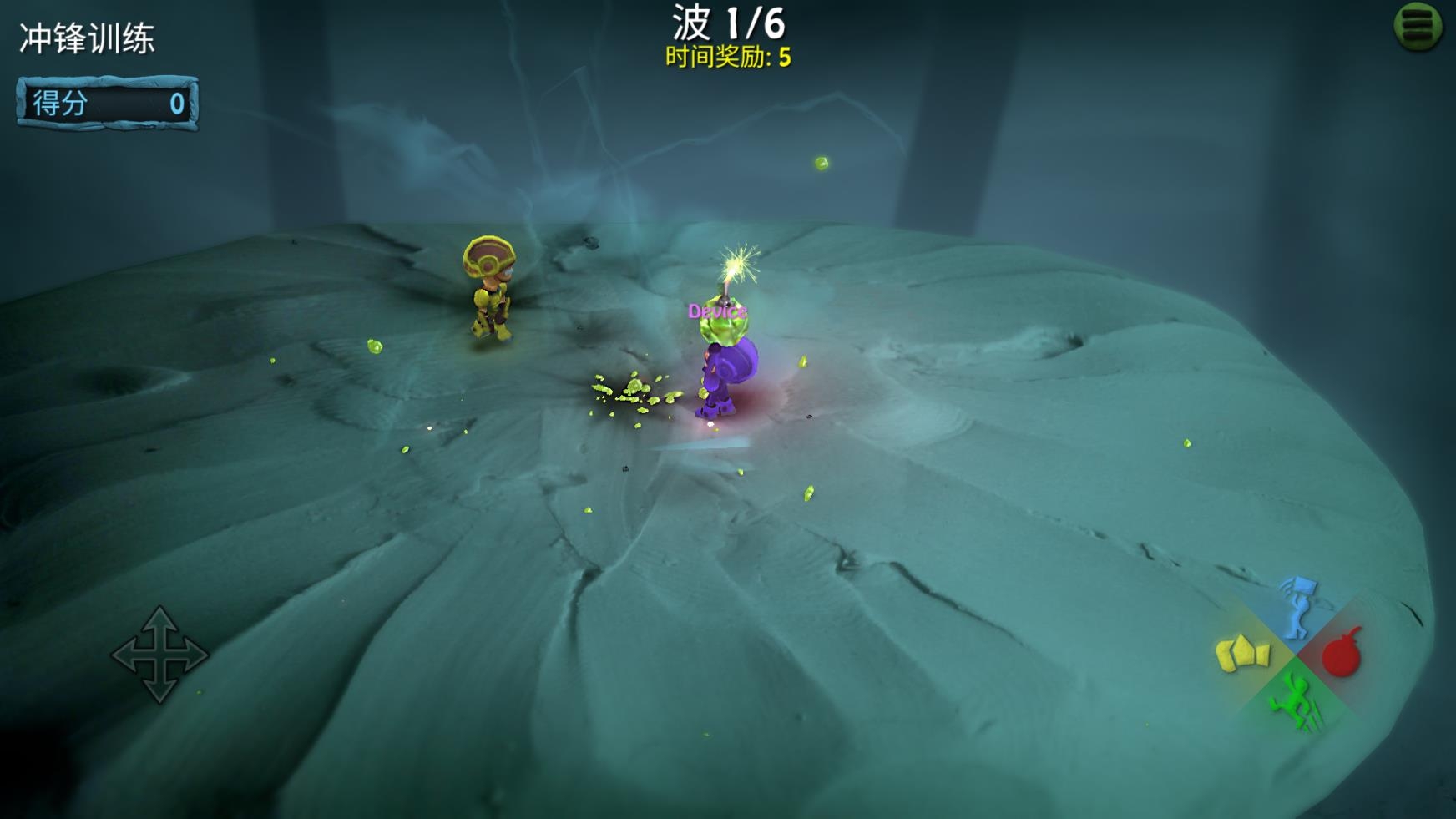1456x819 pixels.
Task: Tap the yellow punch fist button
Action: click(x=1243, y=654)
